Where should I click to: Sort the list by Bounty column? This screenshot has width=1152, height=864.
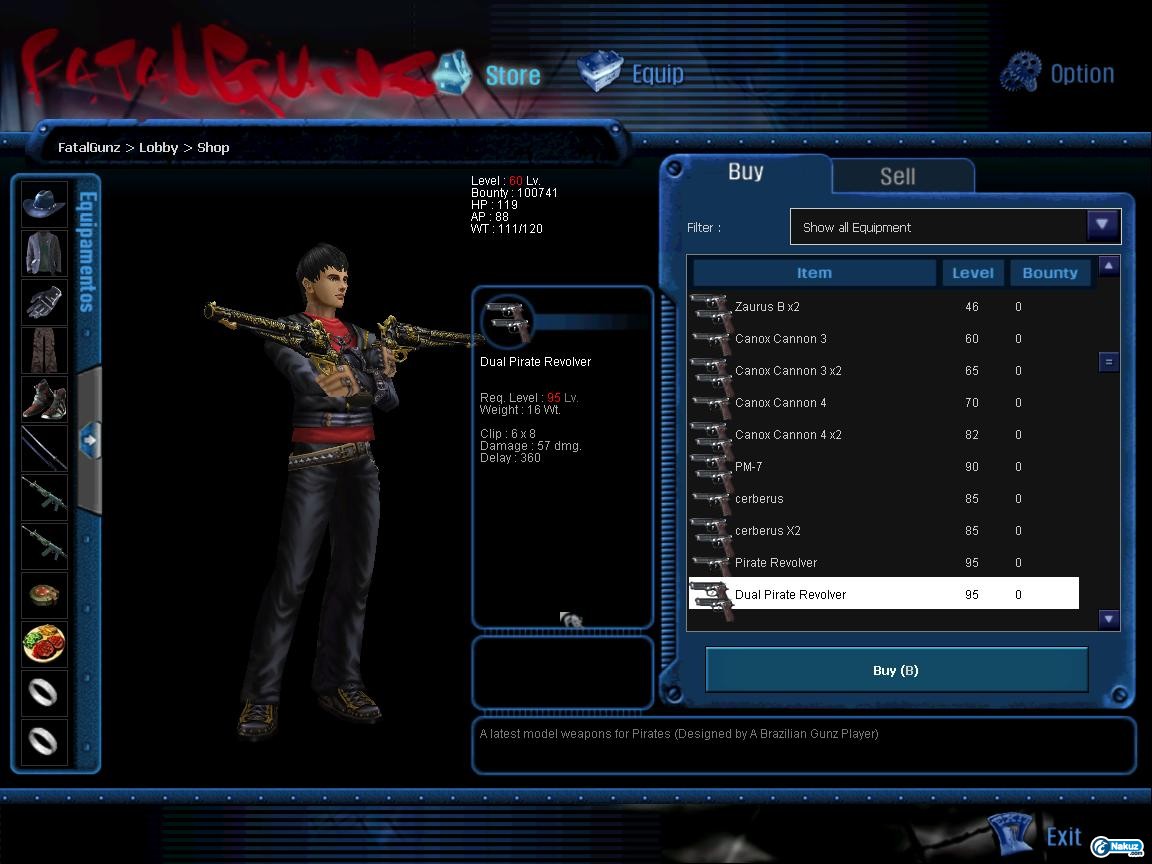(1049, 273)
